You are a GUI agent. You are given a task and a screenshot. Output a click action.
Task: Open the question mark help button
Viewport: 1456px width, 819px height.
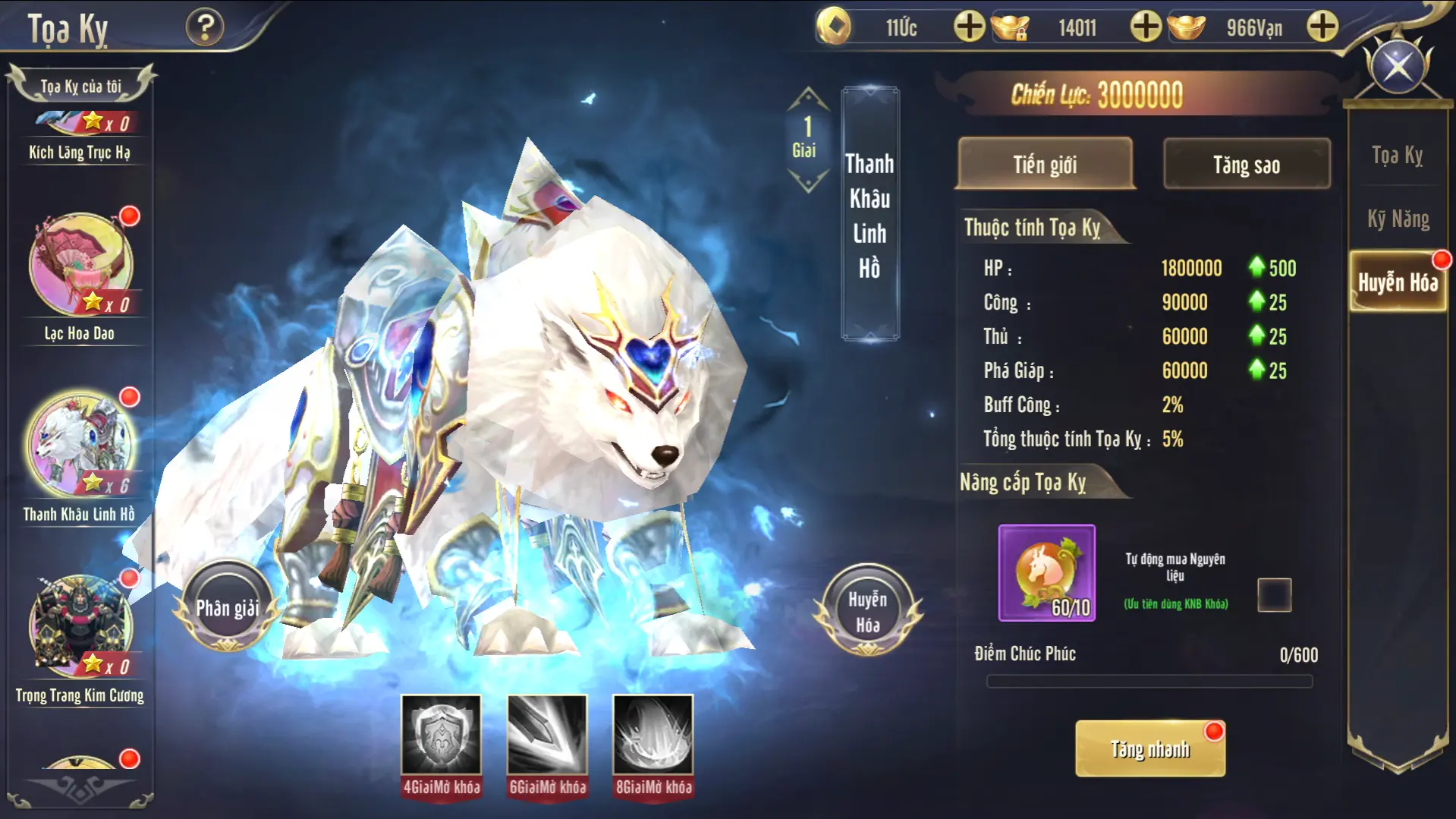pos(205,27)
